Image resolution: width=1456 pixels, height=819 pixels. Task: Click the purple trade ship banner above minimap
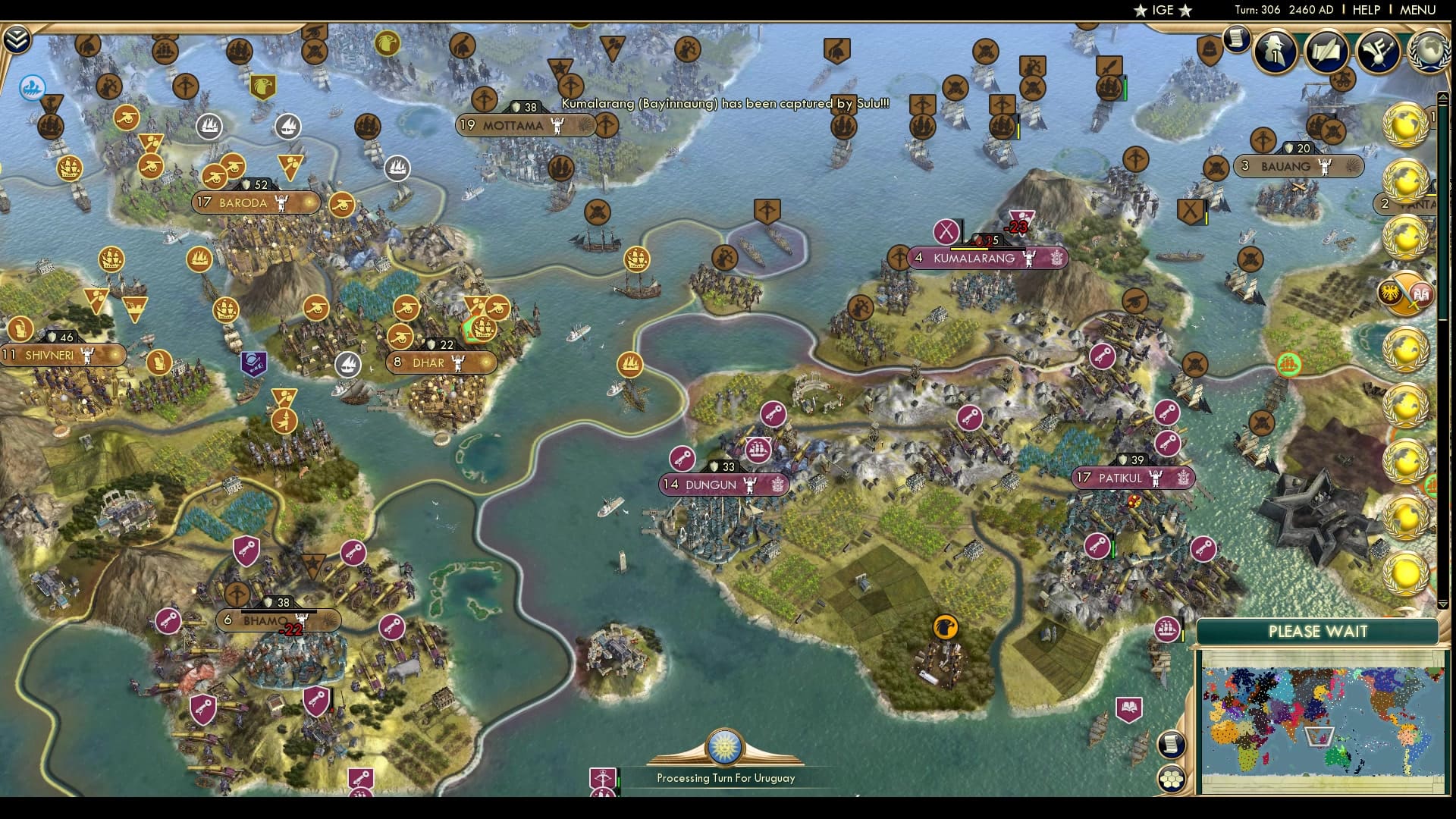1168,630
